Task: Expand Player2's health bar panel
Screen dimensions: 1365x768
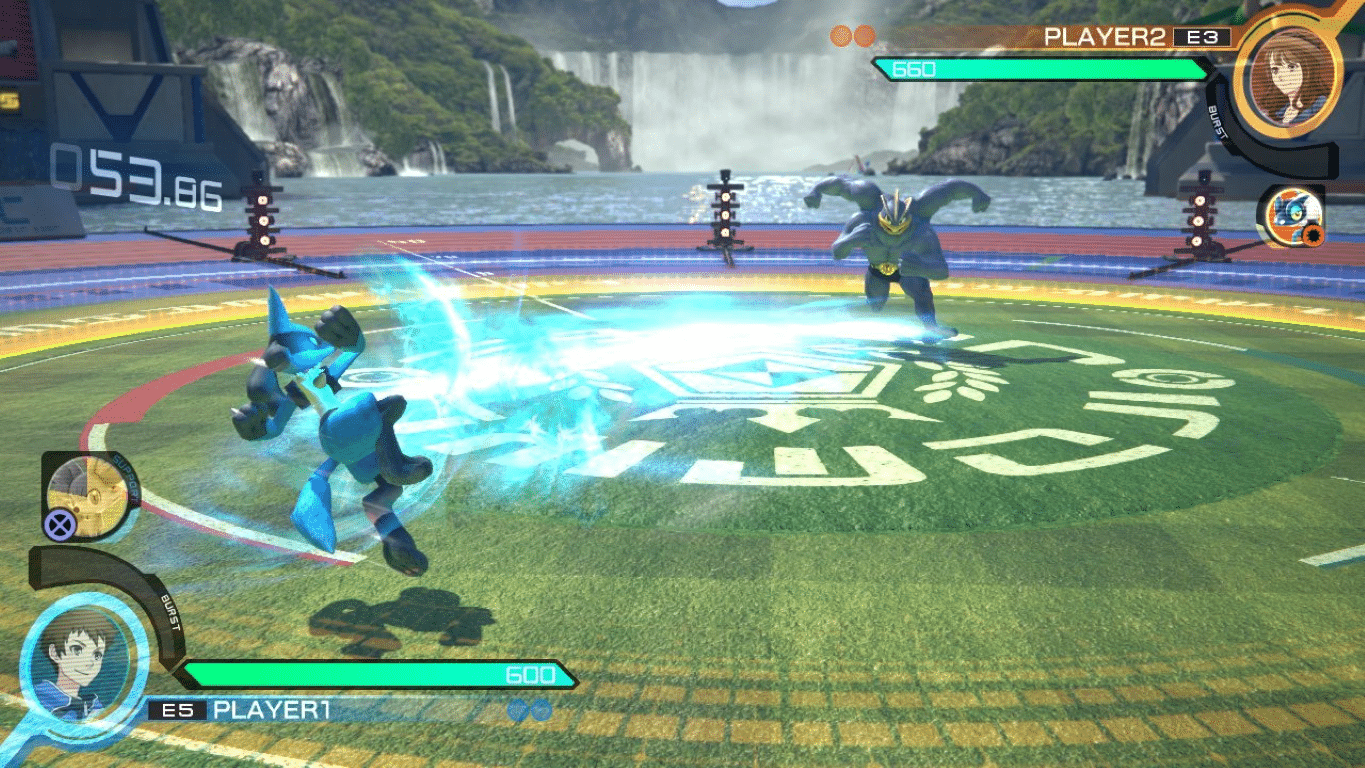Action: (x=1040, y=71)
